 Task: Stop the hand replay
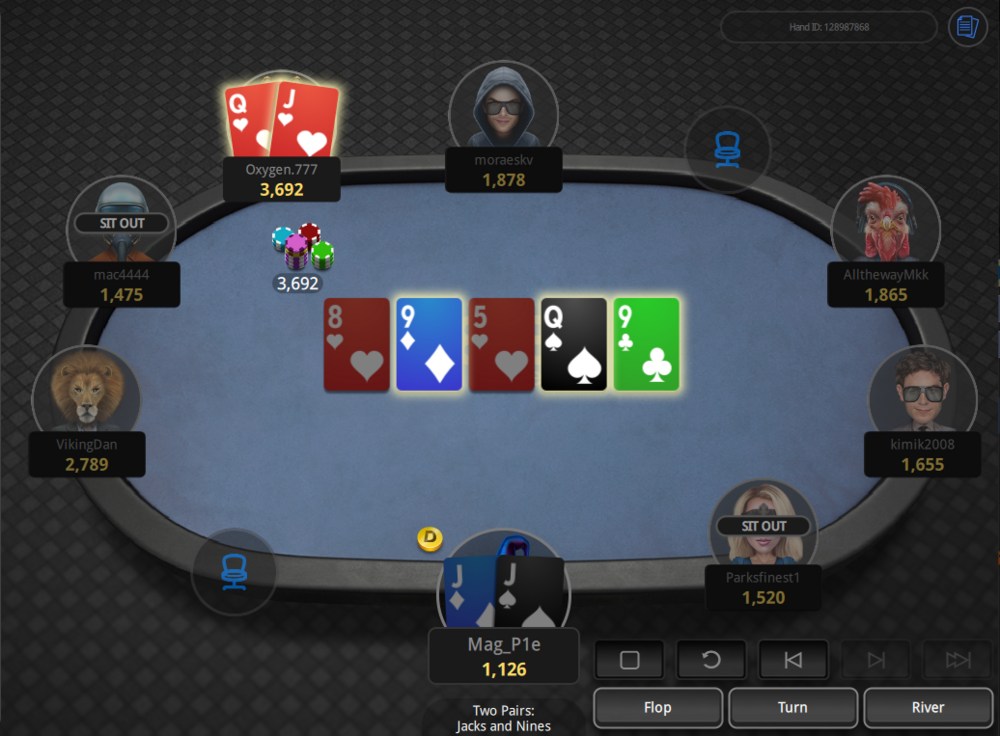click(630, 660)
